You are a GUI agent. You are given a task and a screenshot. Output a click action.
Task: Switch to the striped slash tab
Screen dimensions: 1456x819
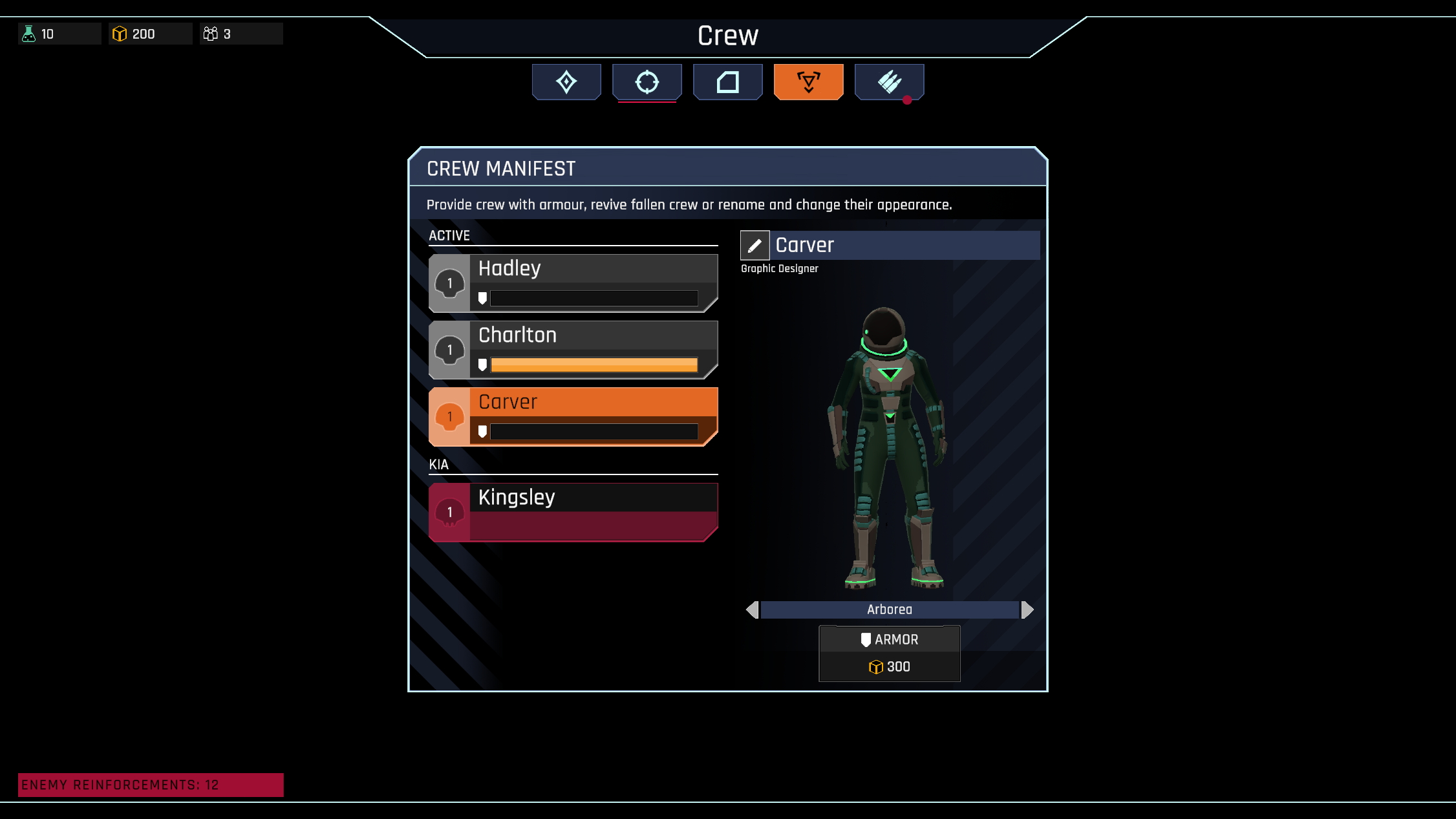pyautogui.click(x=889, y=82)
